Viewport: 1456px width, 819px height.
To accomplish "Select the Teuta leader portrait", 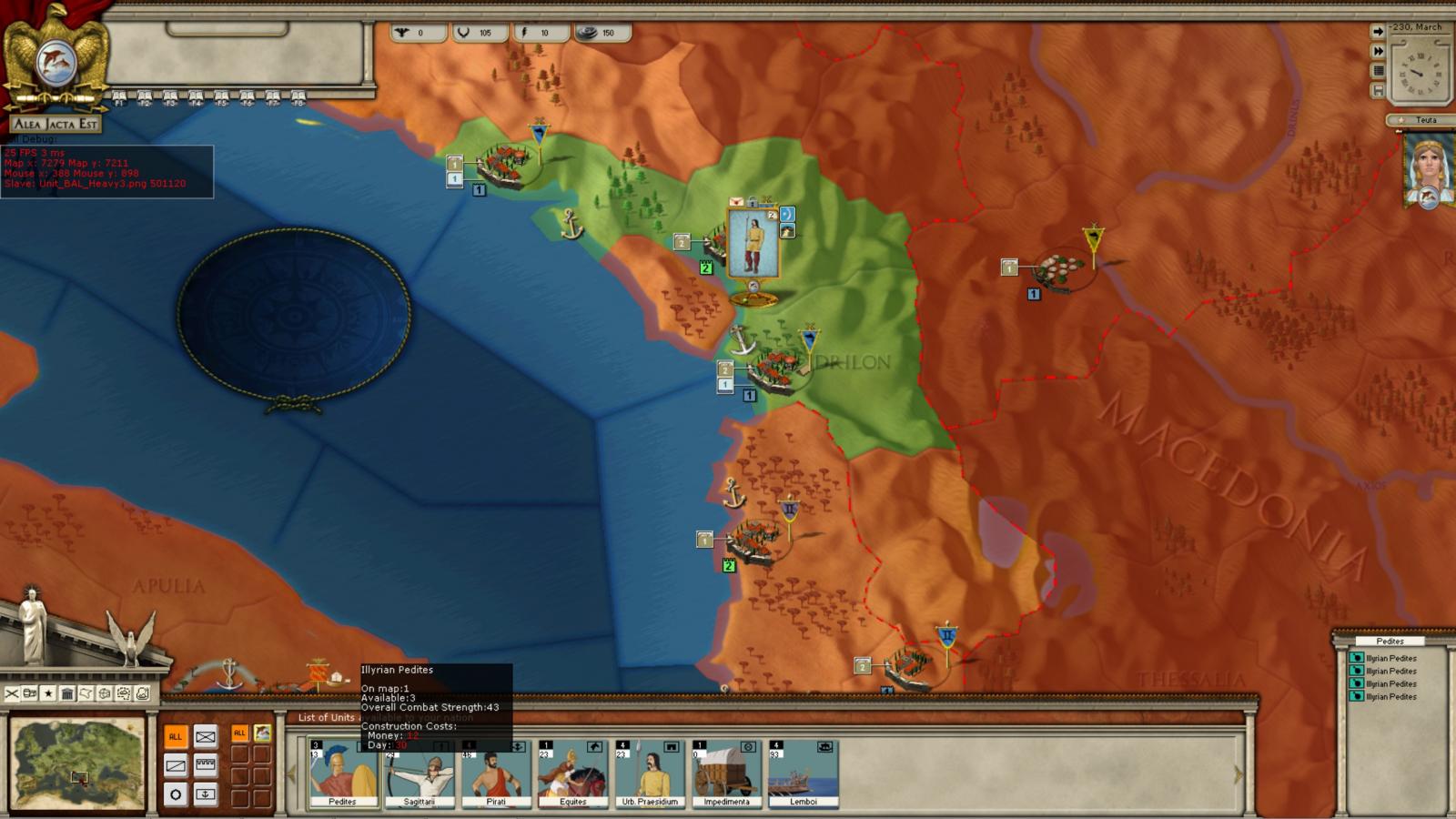I will coord(1428,170).
